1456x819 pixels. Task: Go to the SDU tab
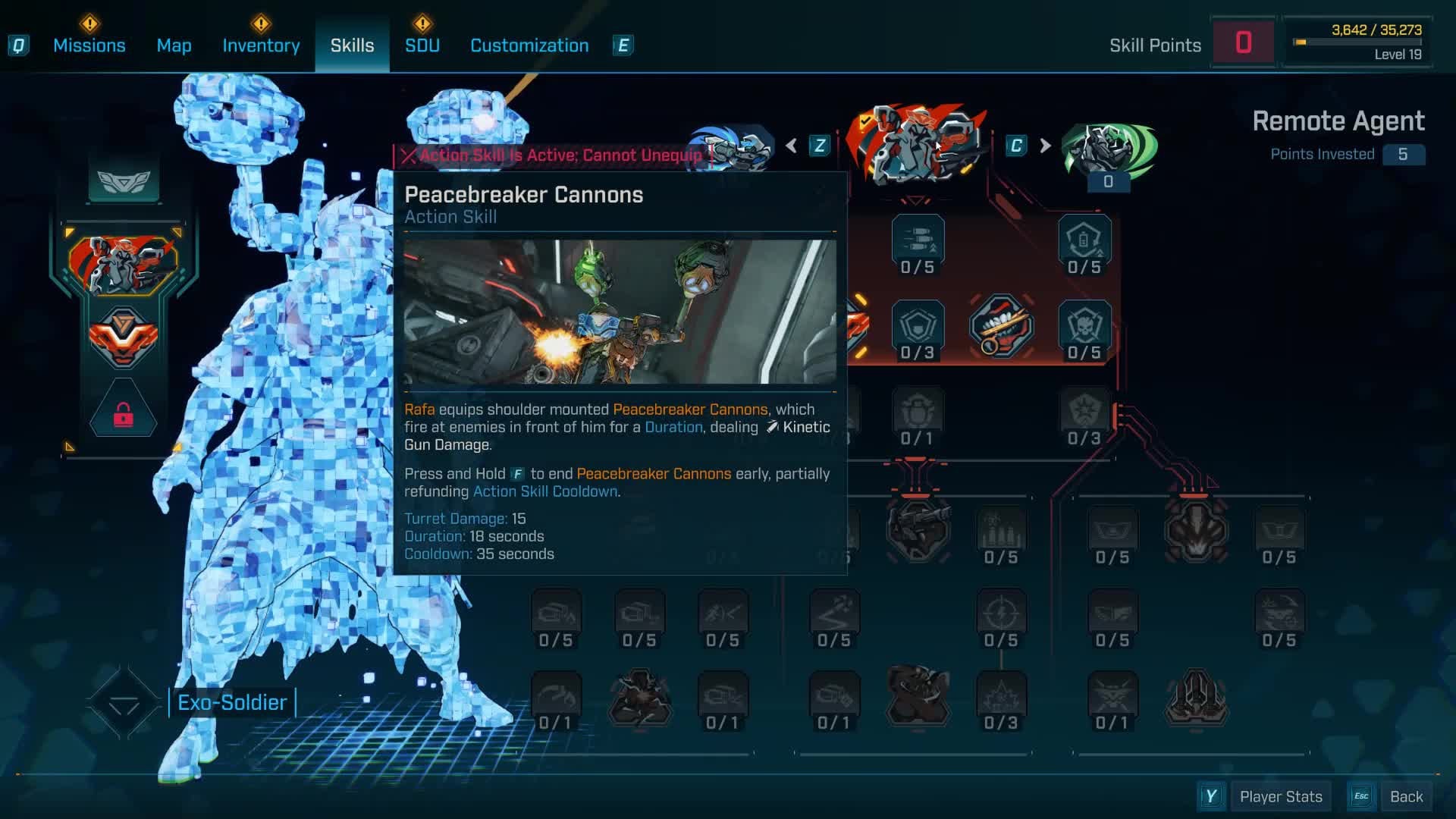[x=422, y=45]
